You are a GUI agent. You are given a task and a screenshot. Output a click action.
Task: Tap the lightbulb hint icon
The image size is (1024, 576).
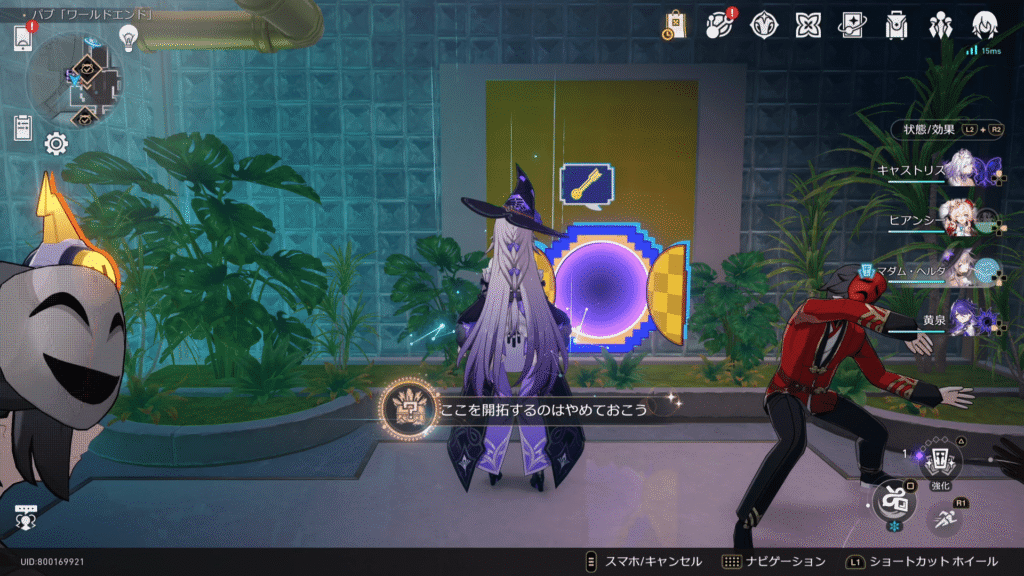pos(128,38)
